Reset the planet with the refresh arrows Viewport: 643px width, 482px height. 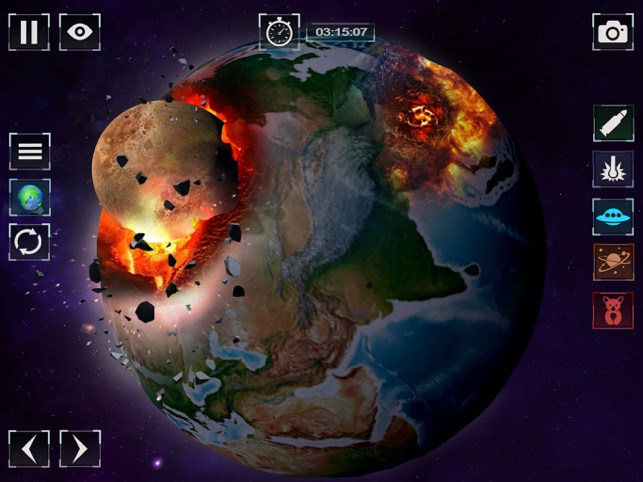pos(30,242)
